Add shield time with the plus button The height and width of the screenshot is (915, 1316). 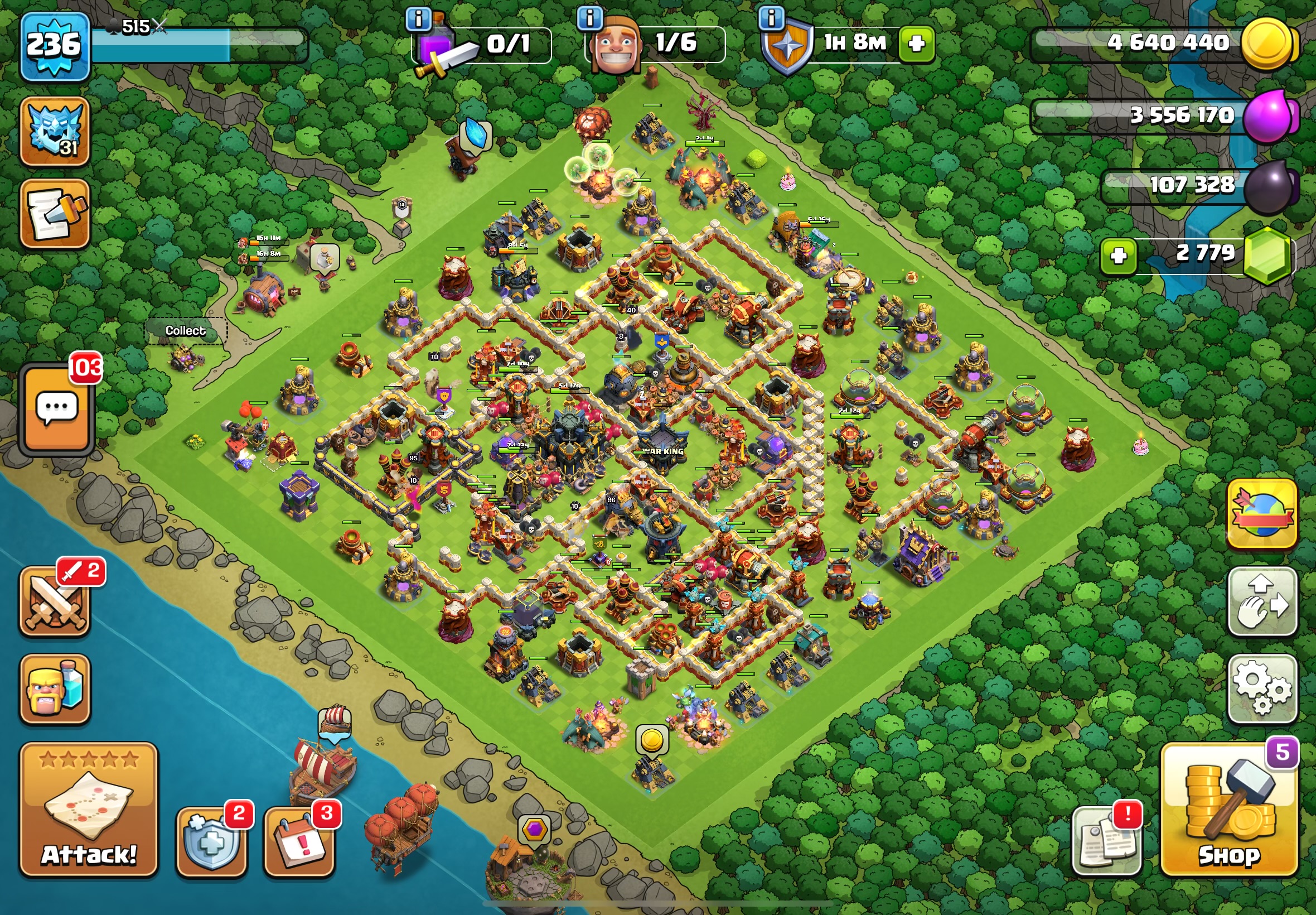pos(916,44)
